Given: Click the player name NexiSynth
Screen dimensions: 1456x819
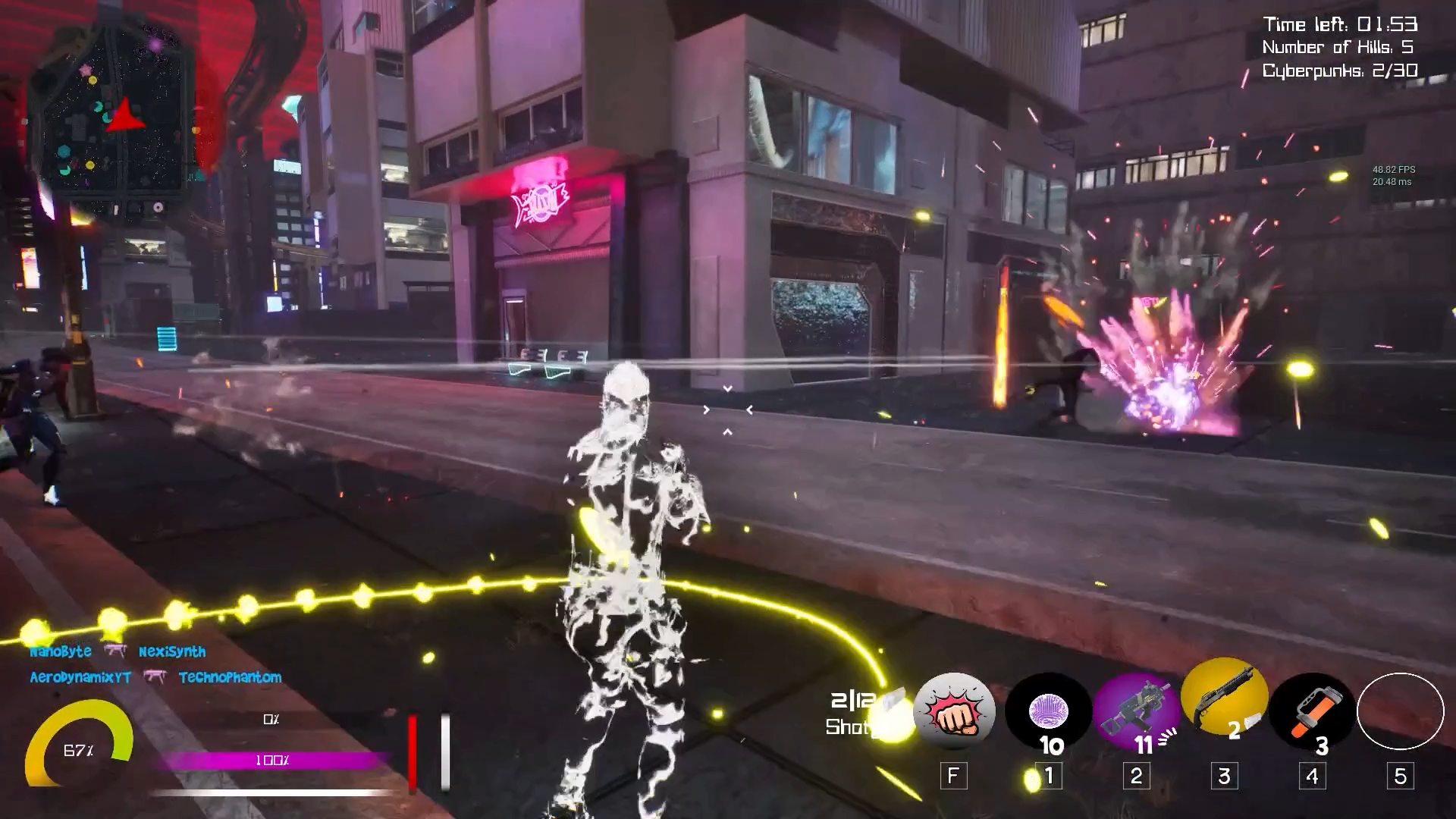Looking at the screenshot, I should [x=173, y=651].
